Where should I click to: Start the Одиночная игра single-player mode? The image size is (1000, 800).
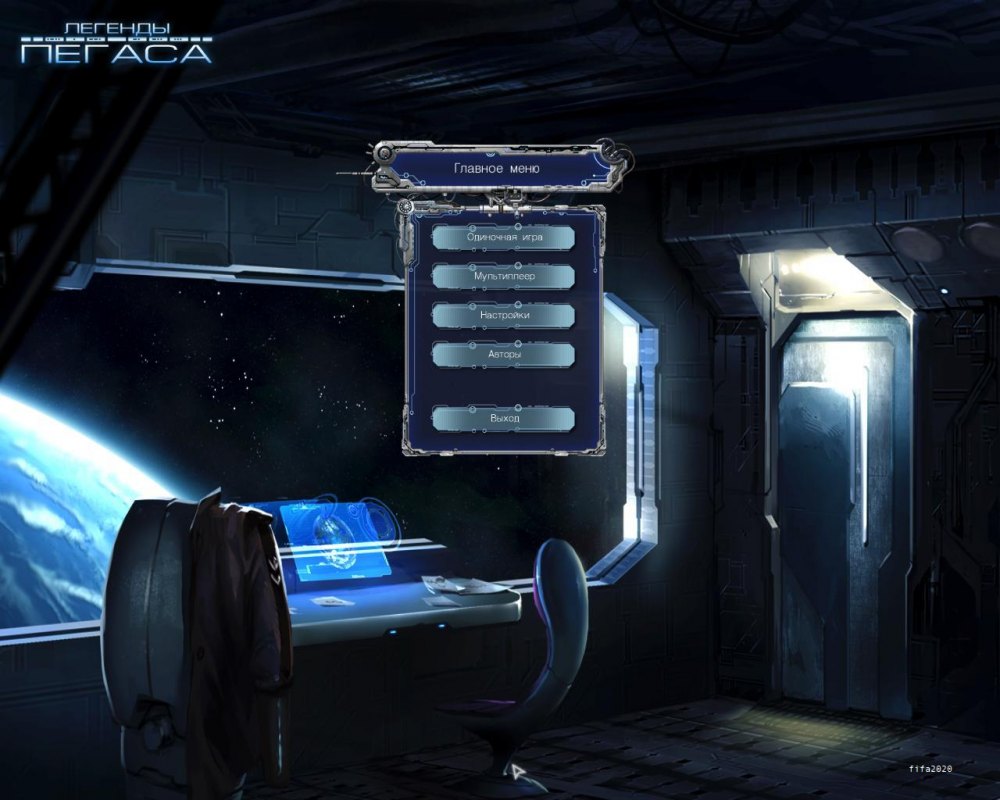pyautogui.click(x=504, y=238)
